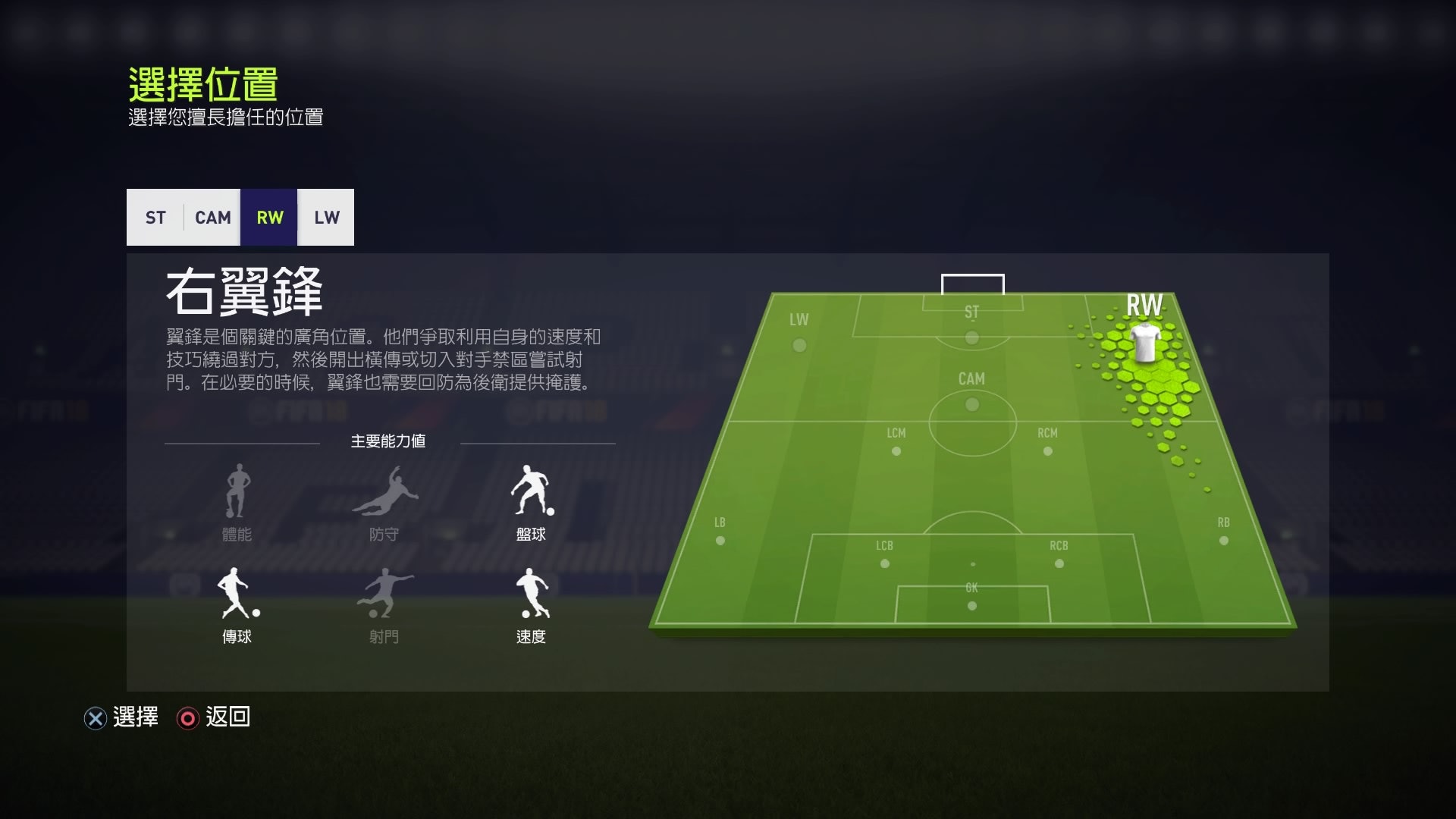Click the GK position dot on the field

(971, 605)
